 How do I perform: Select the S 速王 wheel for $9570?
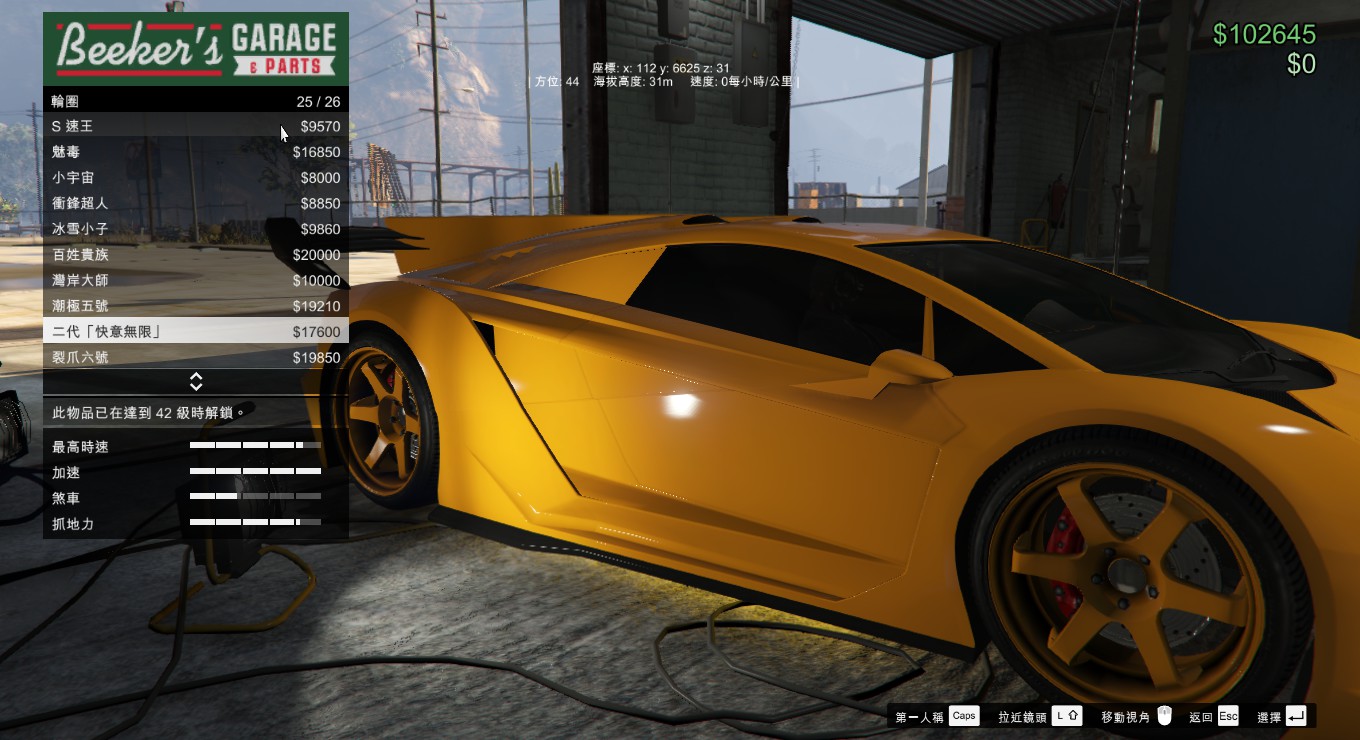coord(195,127)
